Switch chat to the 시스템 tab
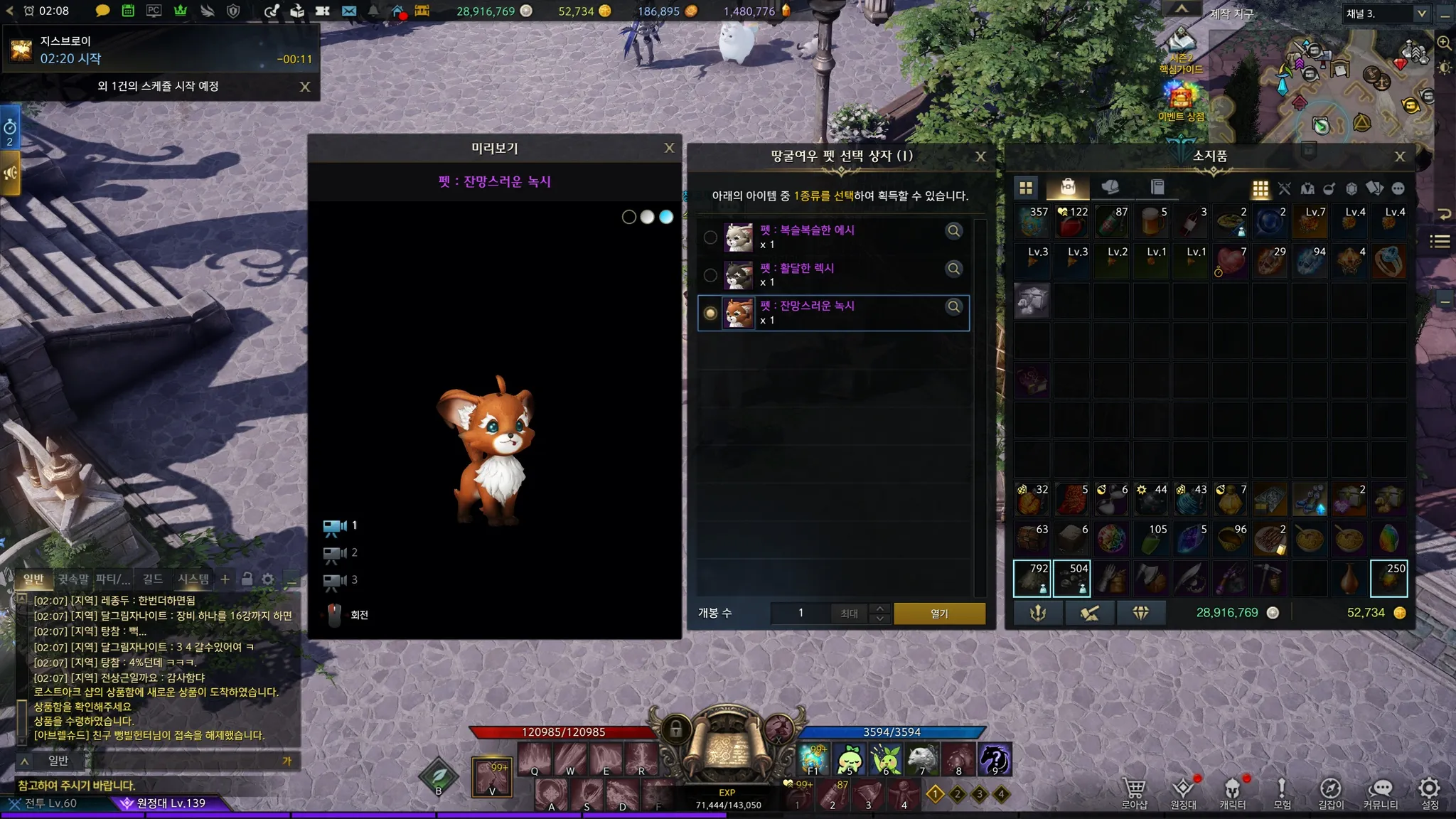Image resolution: width=1456 pixels, height=819 pixels. click(193, 579)
